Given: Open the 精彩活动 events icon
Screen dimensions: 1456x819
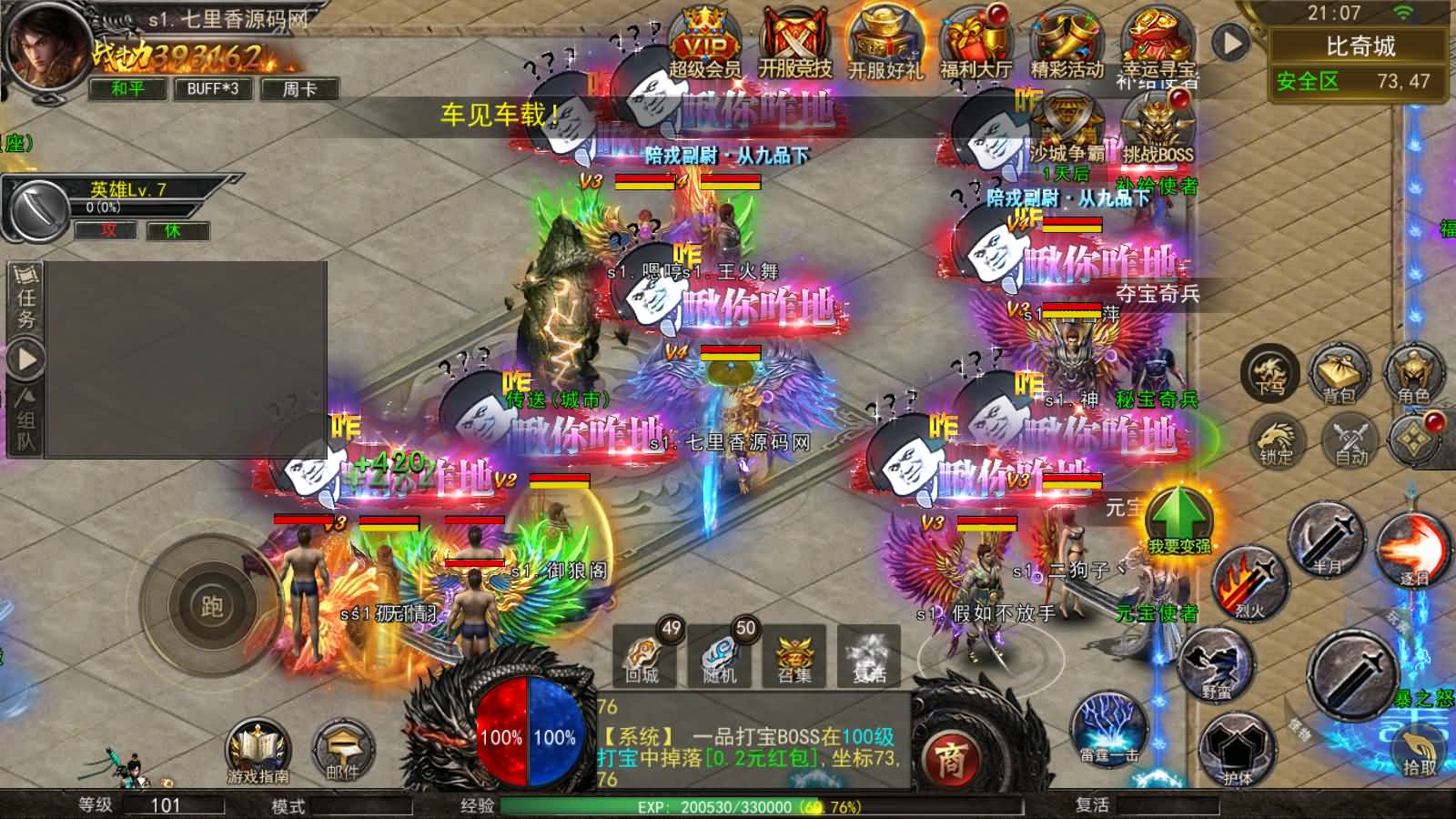Looking at the screenshot, I should click(x=1067, y=44).
